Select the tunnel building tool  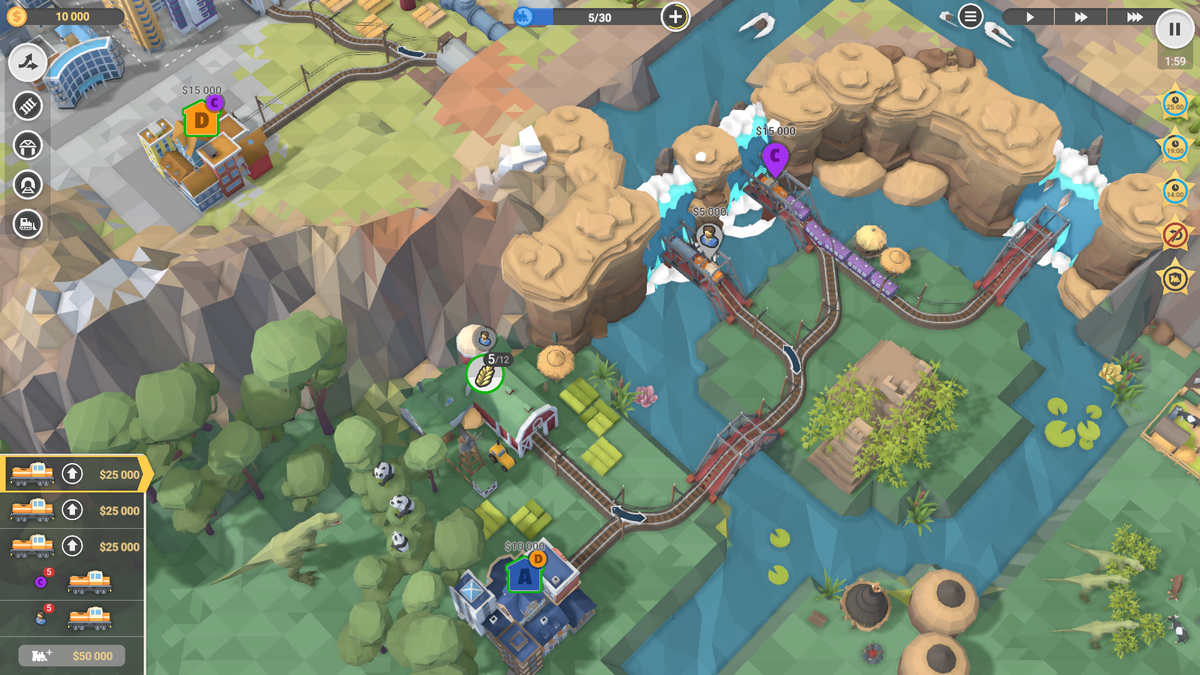(28, 185)
